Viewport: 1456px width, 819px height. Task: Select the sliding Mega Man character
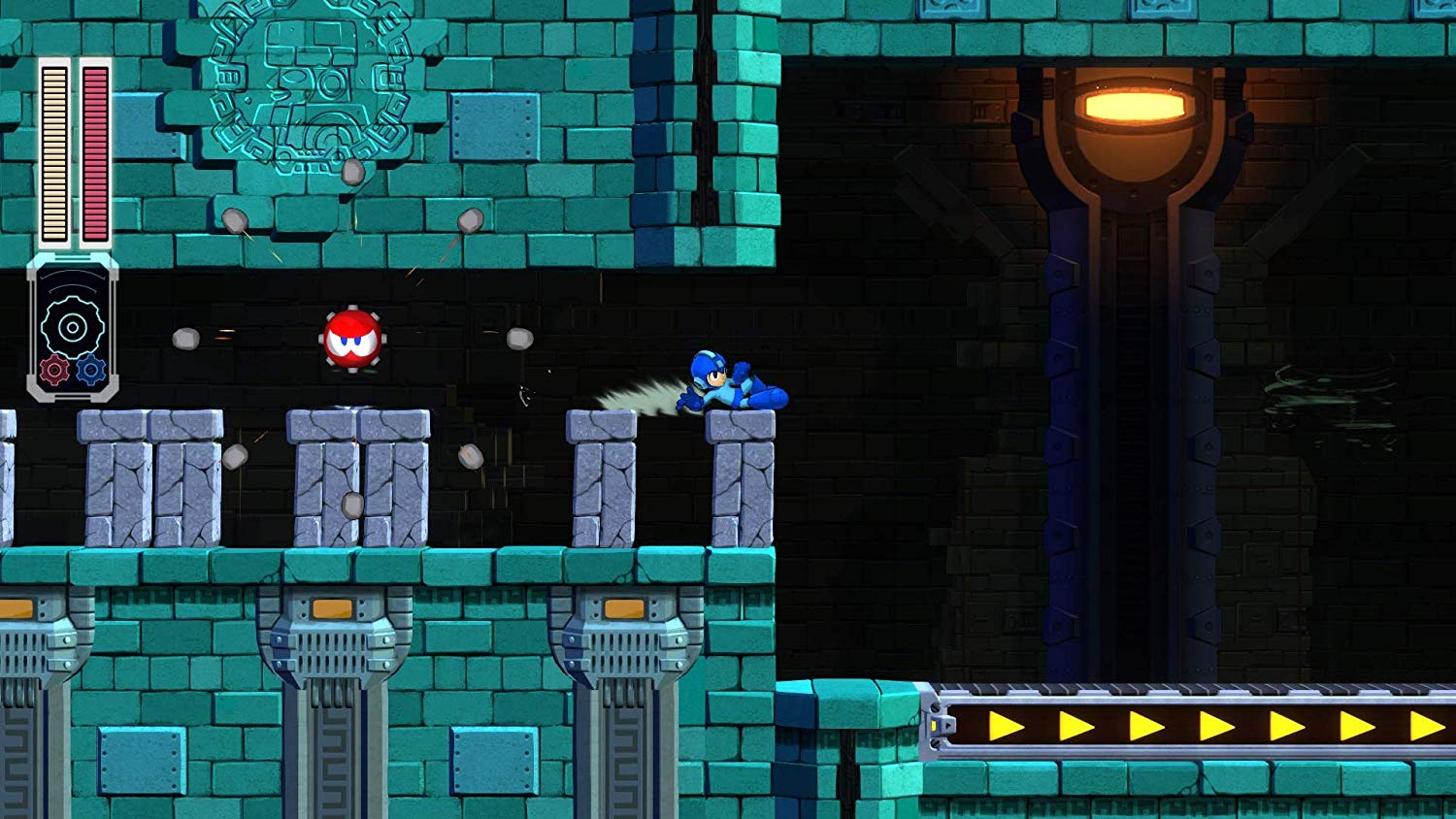(728, 383)
